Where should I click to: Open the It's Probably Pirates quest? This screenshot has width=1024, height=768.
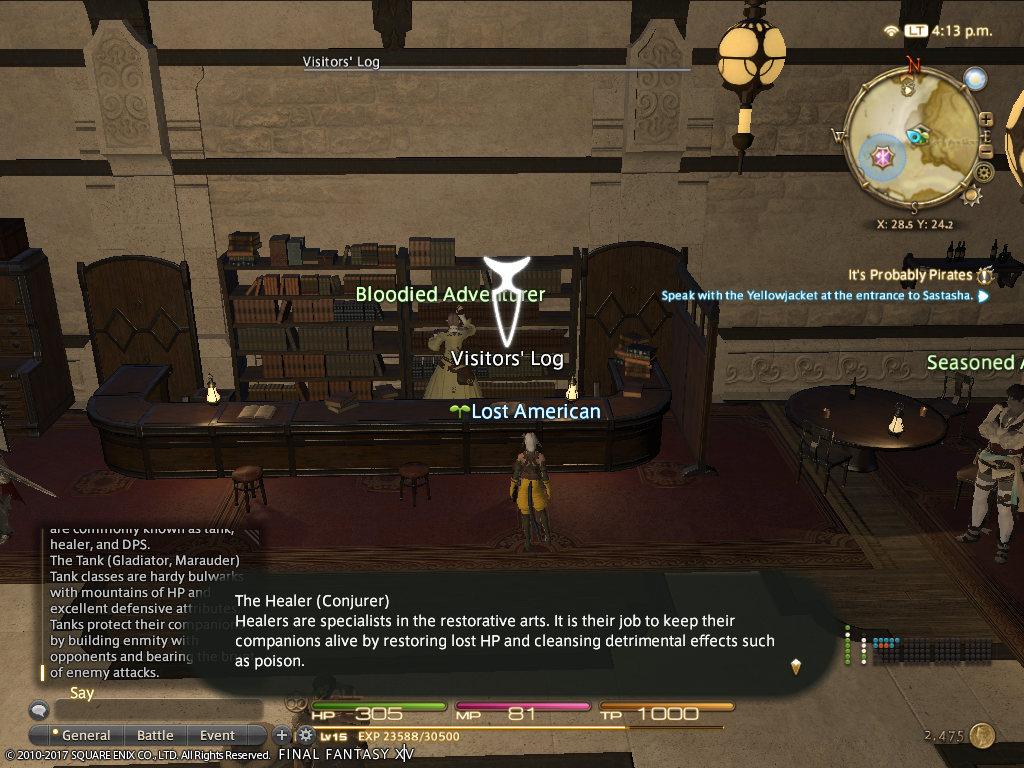click(909, 275)
